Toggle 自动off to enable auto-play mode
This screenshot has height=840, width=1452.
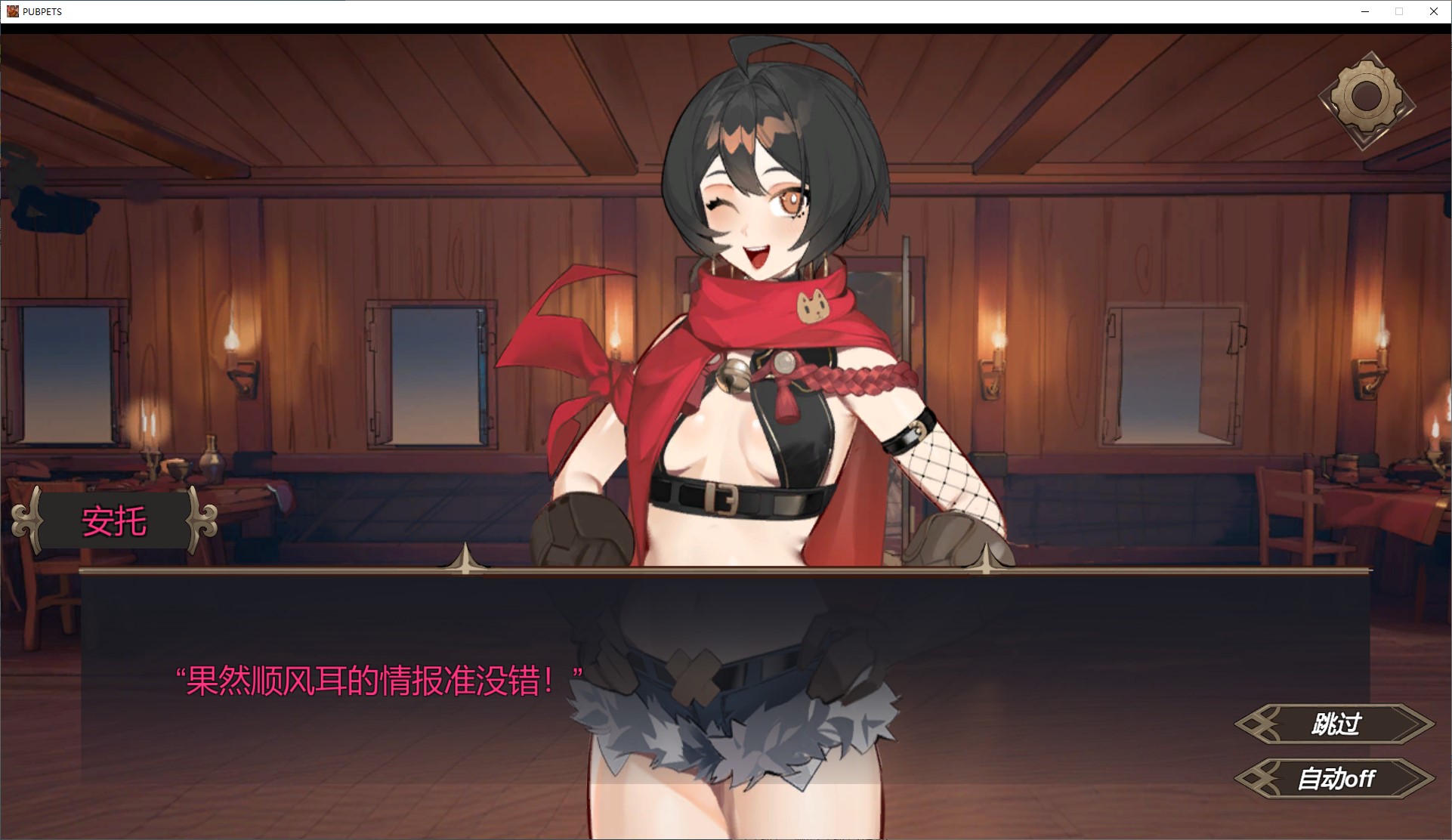click(1336, 779)
